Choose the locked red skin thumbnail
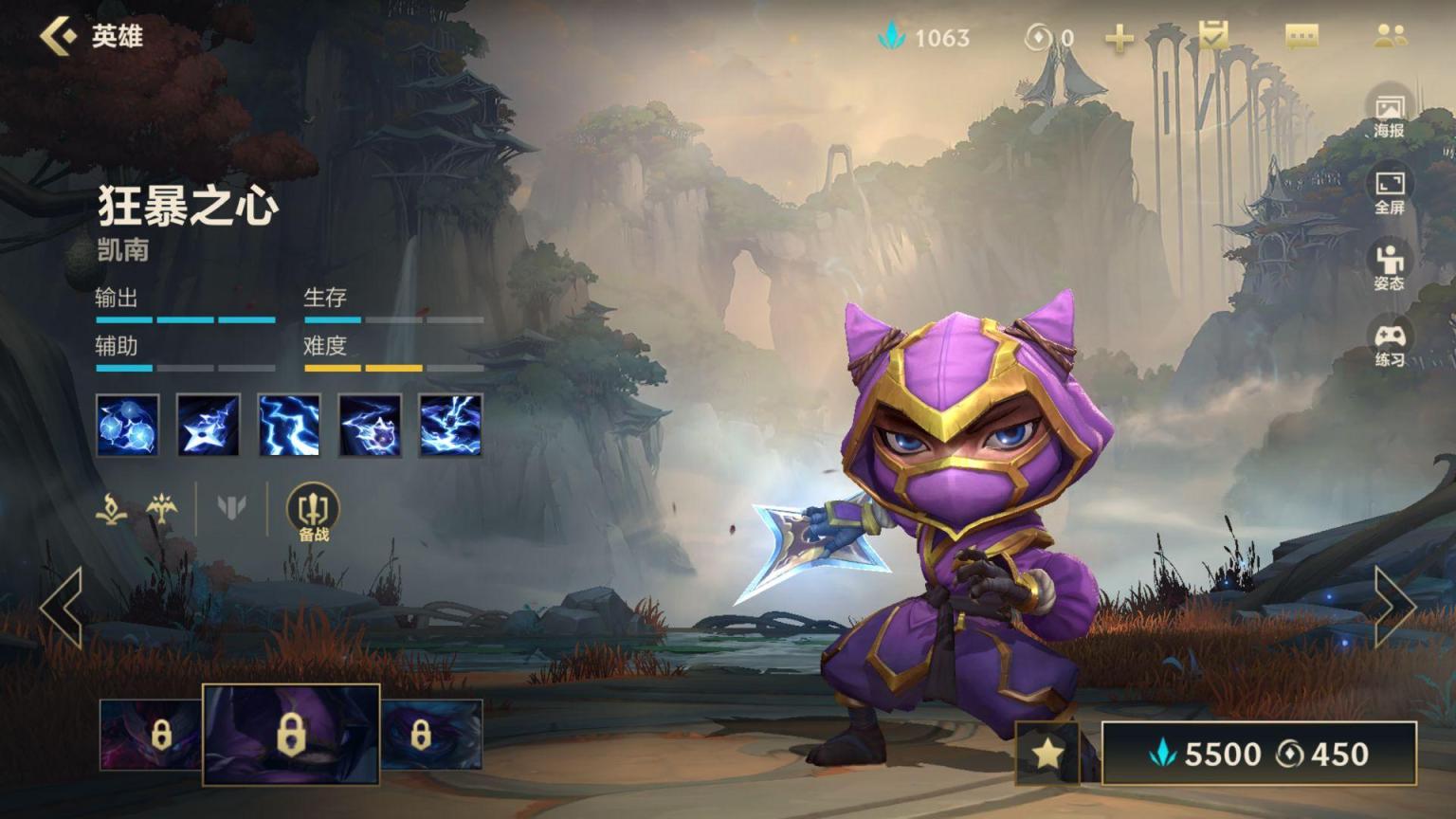This screenshot has width=1456, height=819. [150, 735]
